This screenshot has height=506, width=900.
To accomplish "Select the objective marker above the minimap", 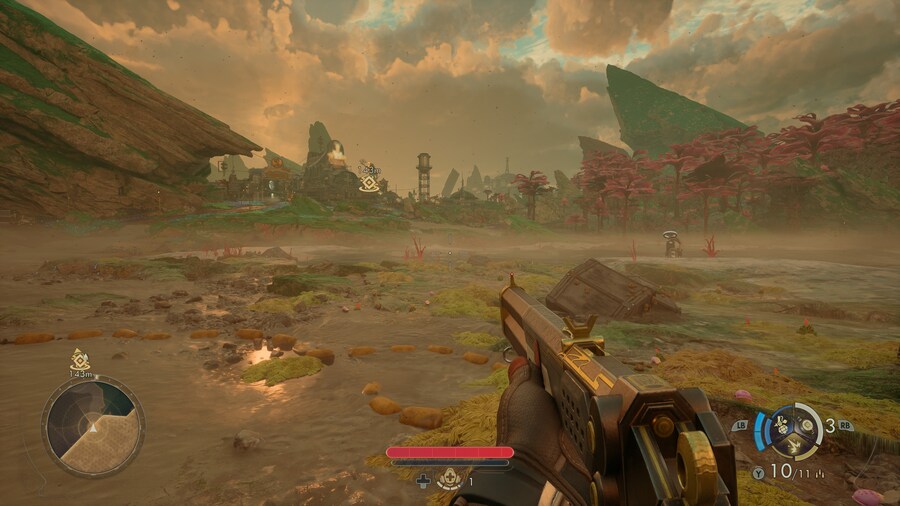I will (x=79, y=360).
